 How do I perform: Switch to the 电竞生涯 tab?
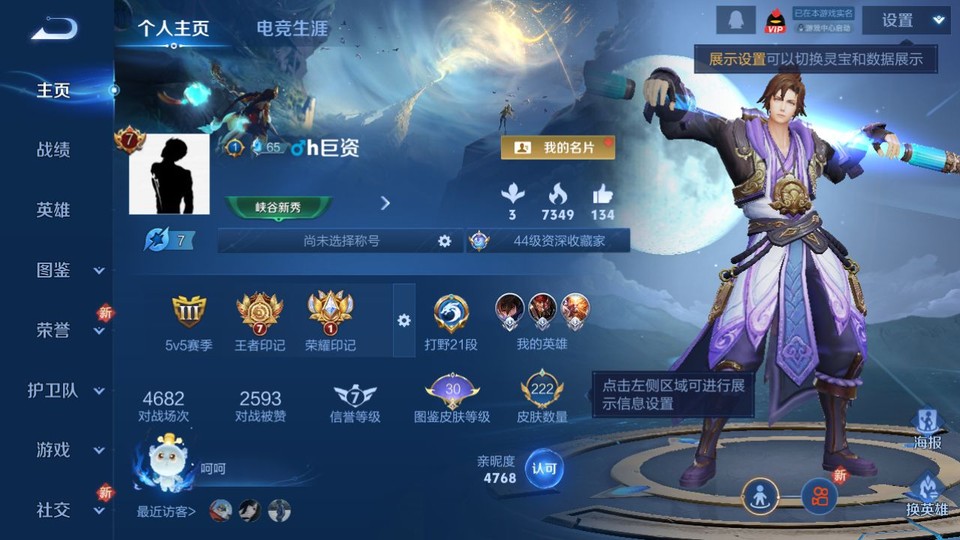(292, 29)
